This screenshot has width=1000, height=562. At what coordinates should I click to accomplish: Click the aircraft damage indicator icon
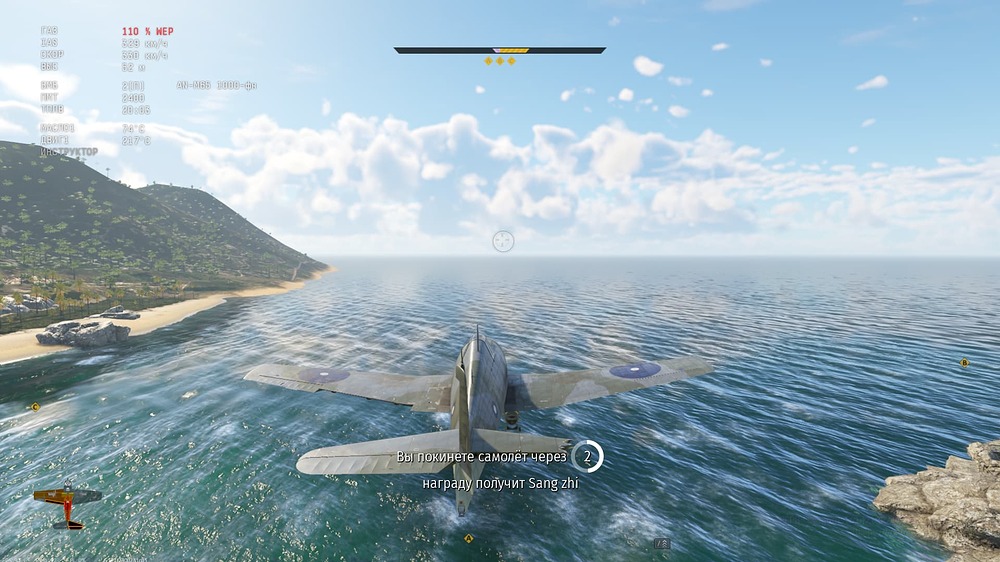point(67,505)
